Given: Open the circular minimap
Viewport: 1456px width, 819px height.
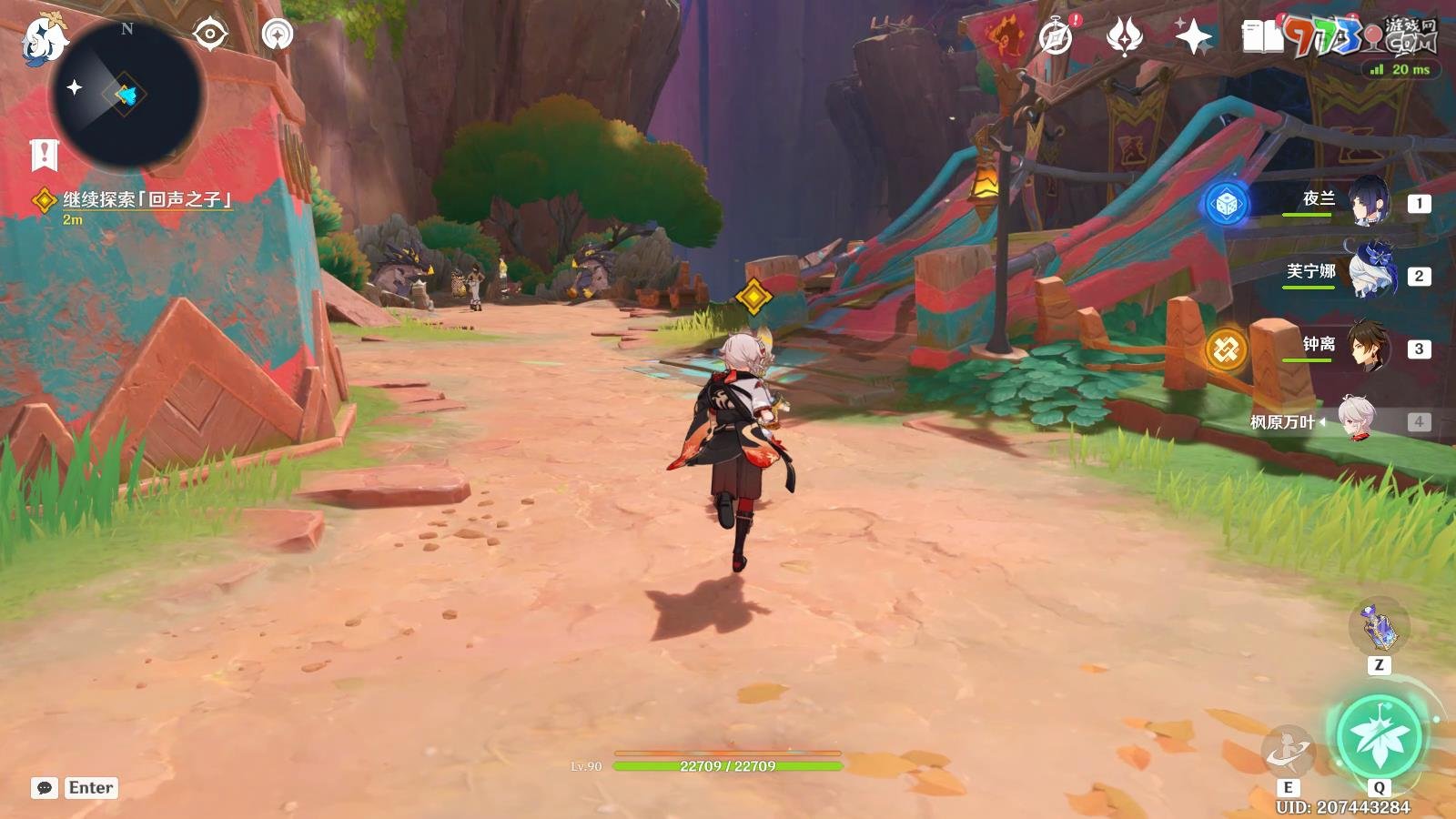Looking at the screenshot, I should 126,93.
